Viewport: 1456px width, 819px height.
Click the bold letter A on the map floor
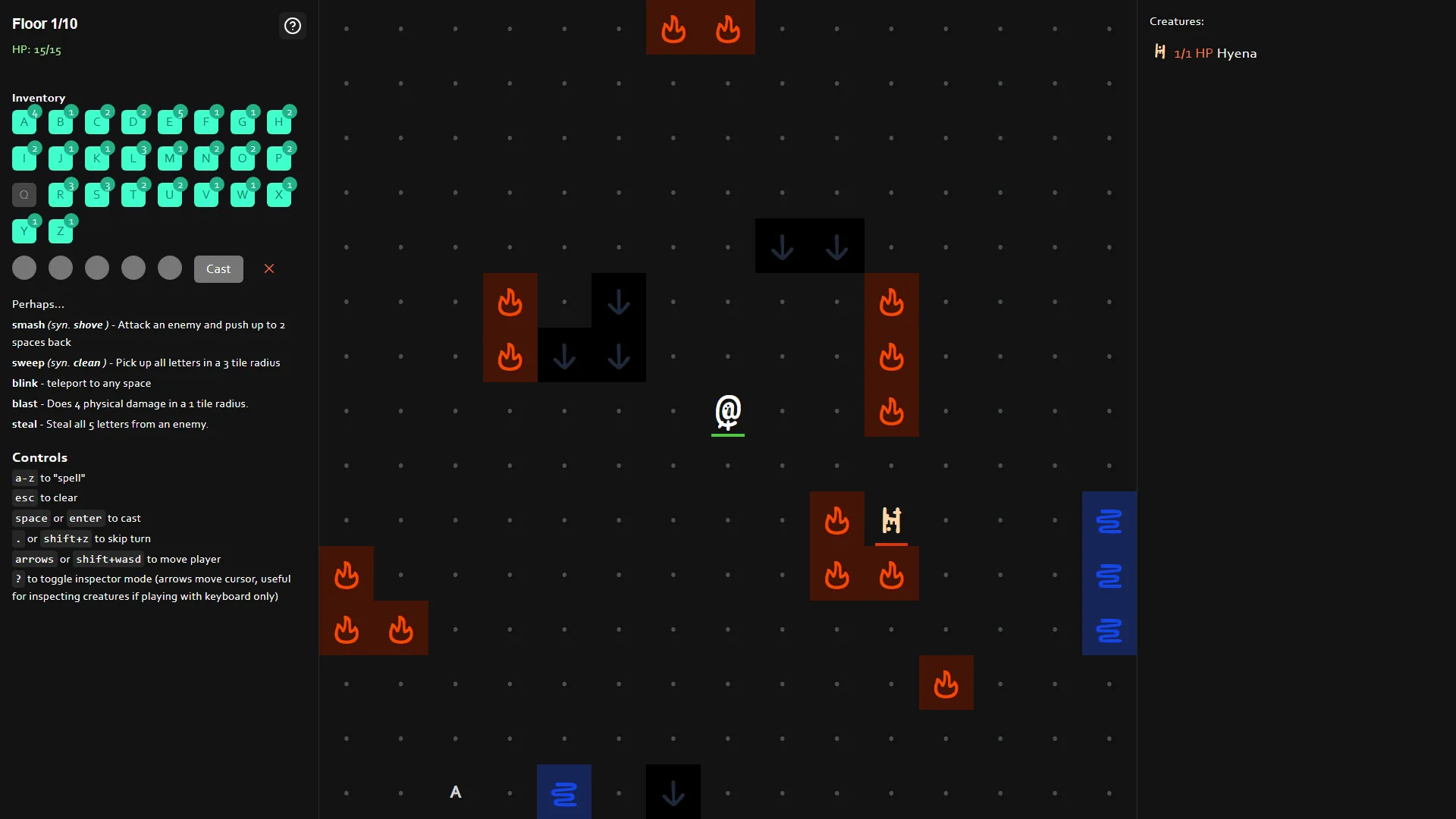455,792
